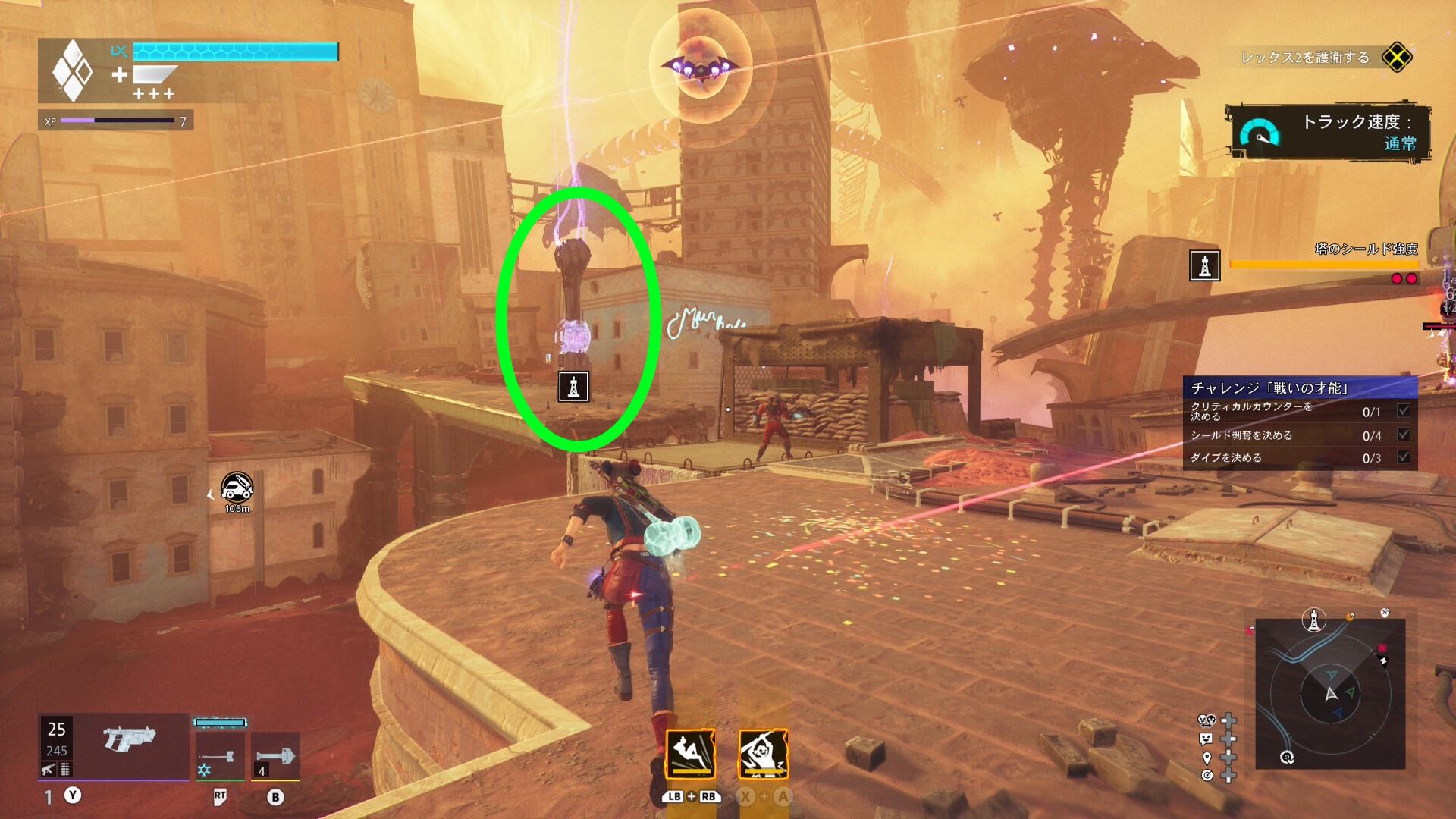The height and width of the screenshot is (819, 1456).
Task: Open the minimap
Action: [1330, 693]
